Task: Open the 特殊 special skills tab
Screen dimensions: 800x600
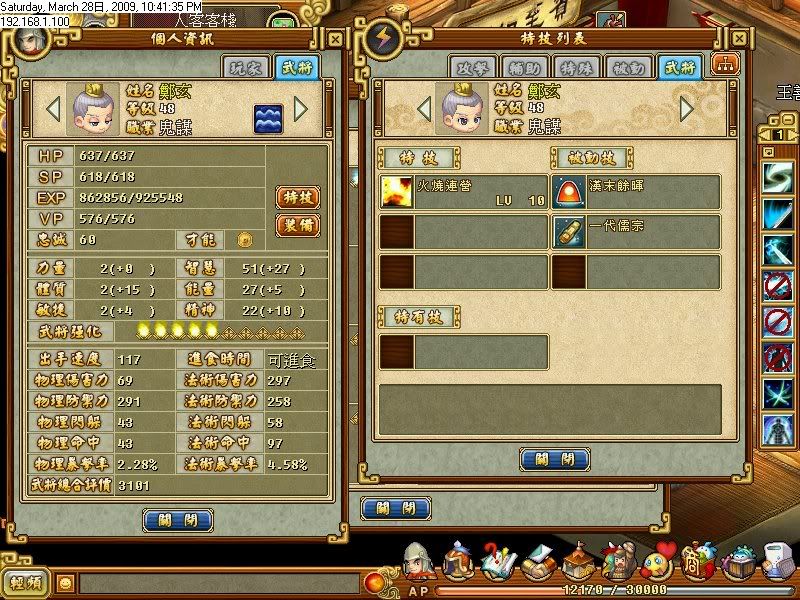Action: pos(576,68)
